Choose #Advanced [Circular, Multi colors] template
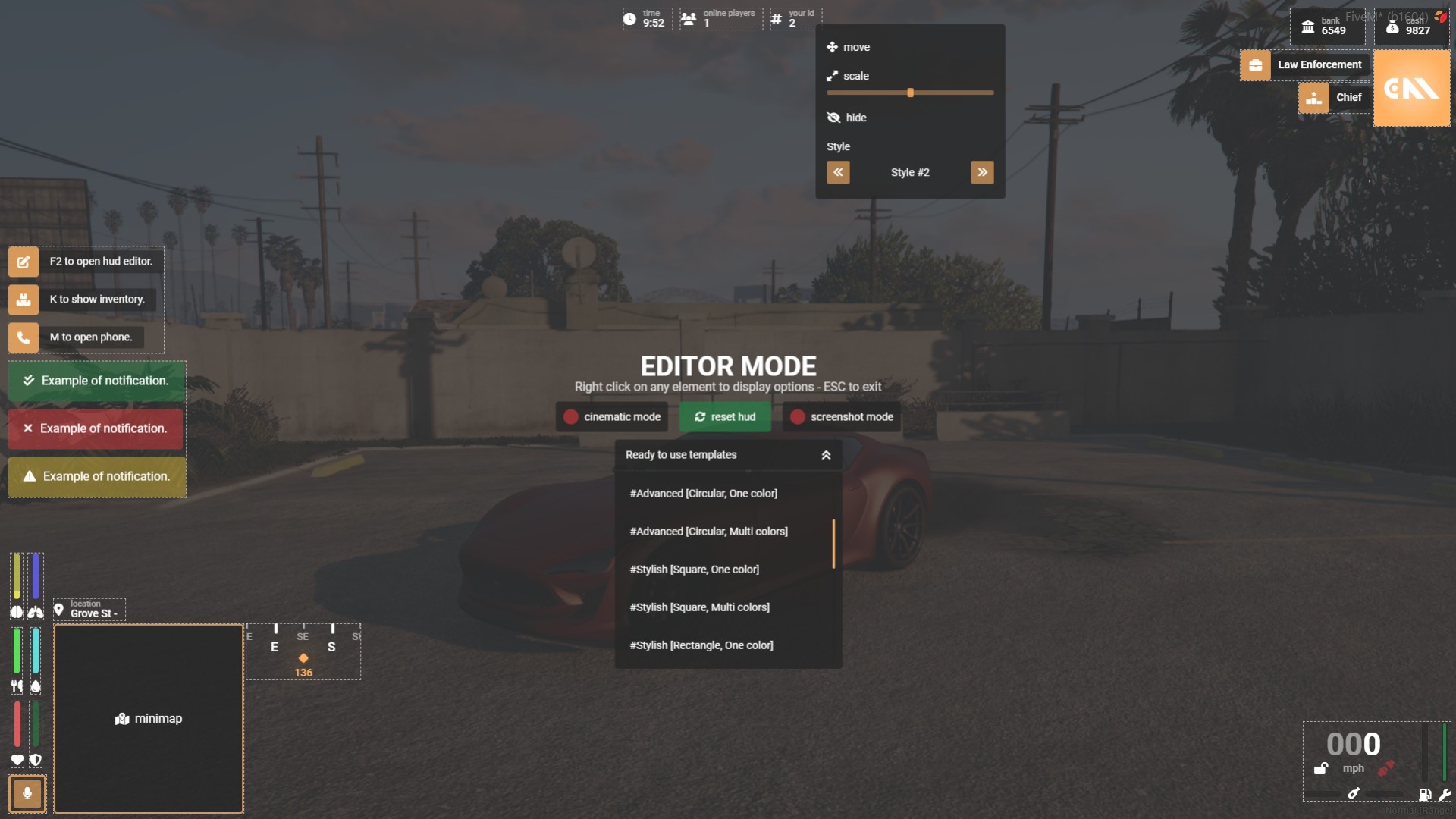1456x819 pixels. (708, 532)
